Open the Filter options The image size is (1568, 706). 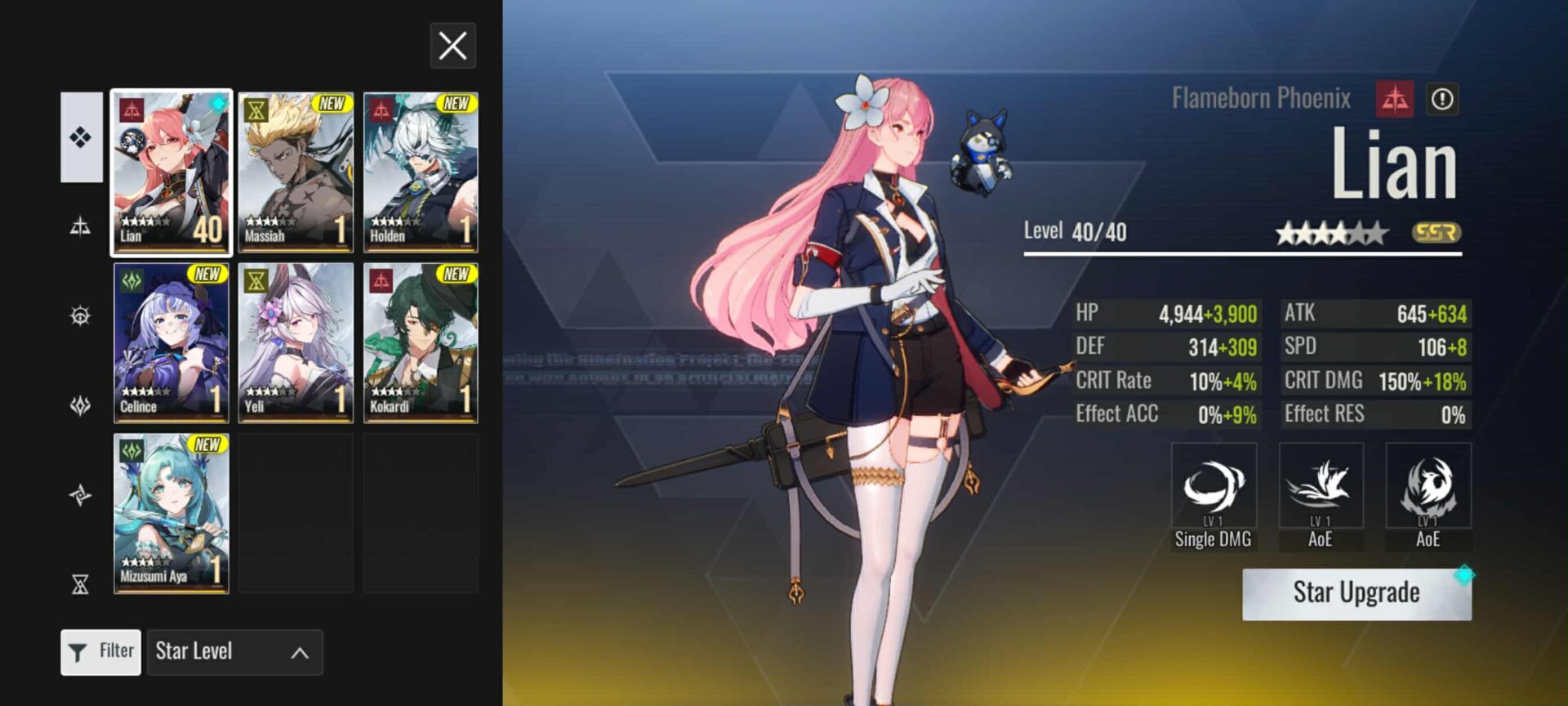[101, 651]
